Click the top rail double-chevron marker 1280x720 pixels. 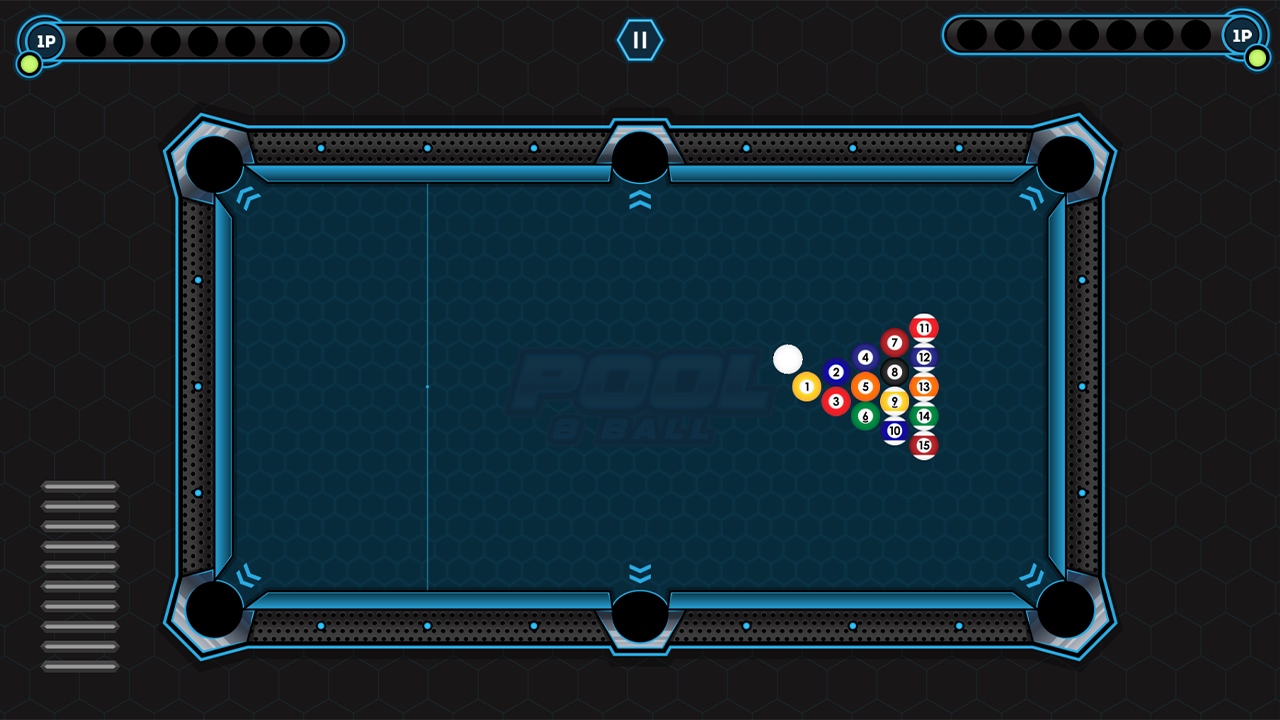(x=639, y=201)
